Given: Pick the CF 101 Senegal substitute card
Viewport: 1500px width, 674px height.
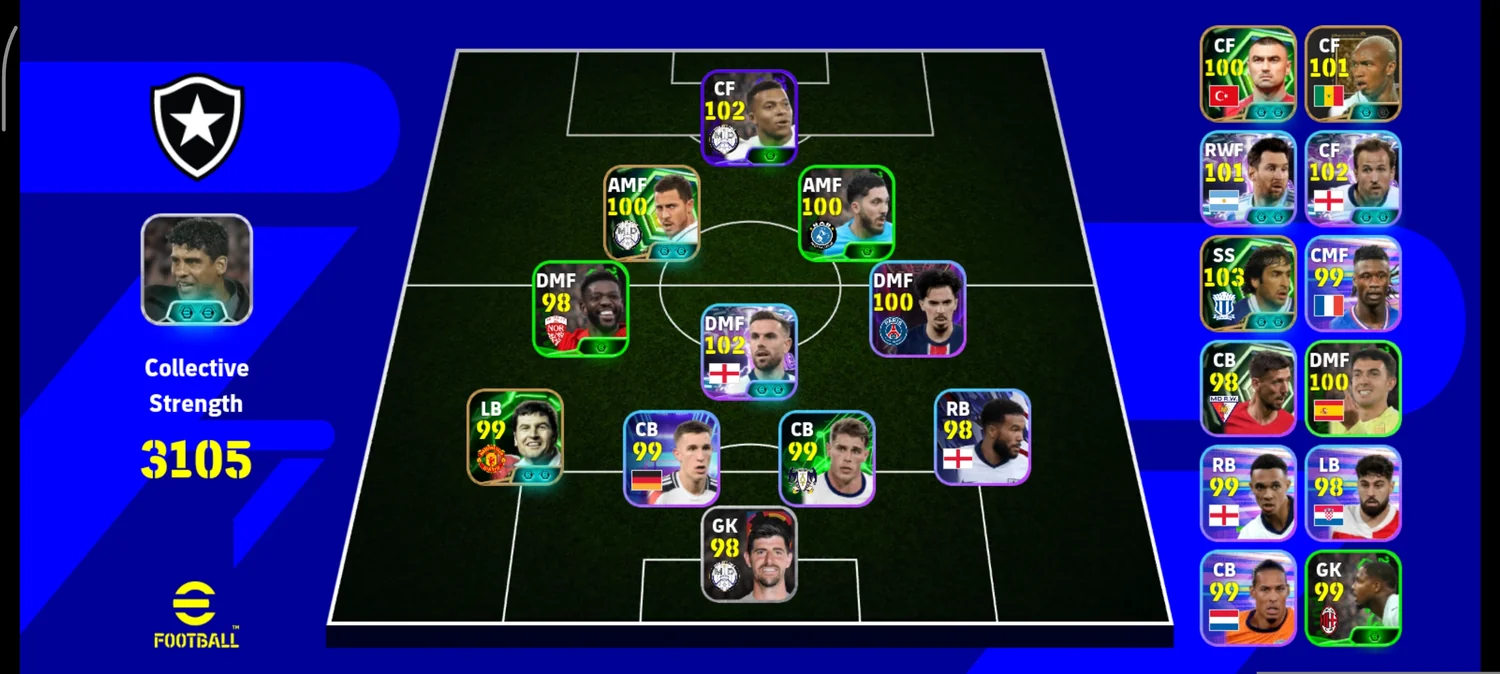Looking at the screenshot, I should click(1353, 74).
